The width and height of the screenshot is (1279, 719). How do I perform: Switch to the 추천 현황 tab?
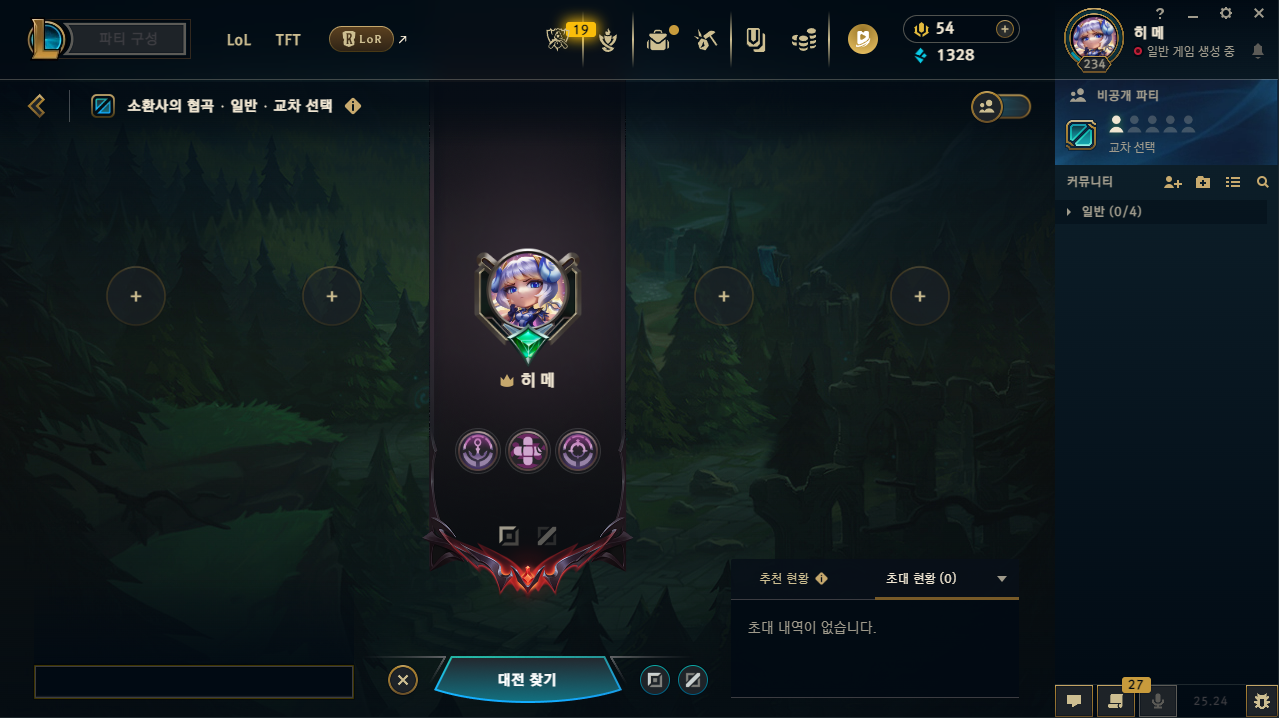point(792,579)
